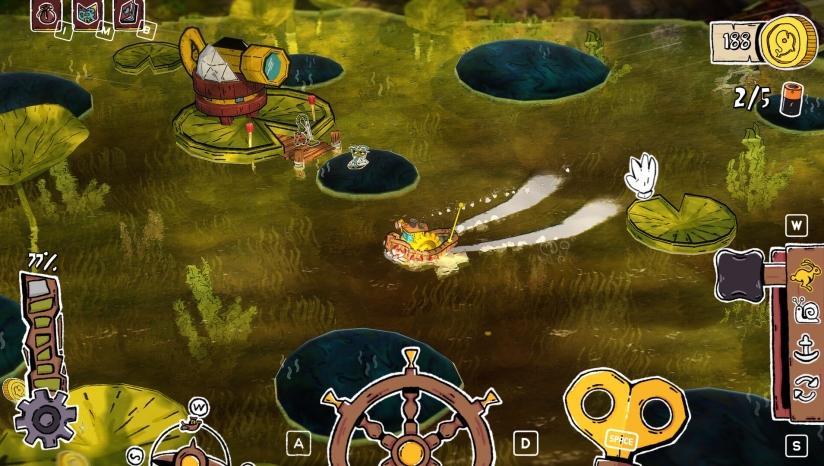Open the map card
The height and width of the screenshot is (466, 824).
tap(87, 13)
